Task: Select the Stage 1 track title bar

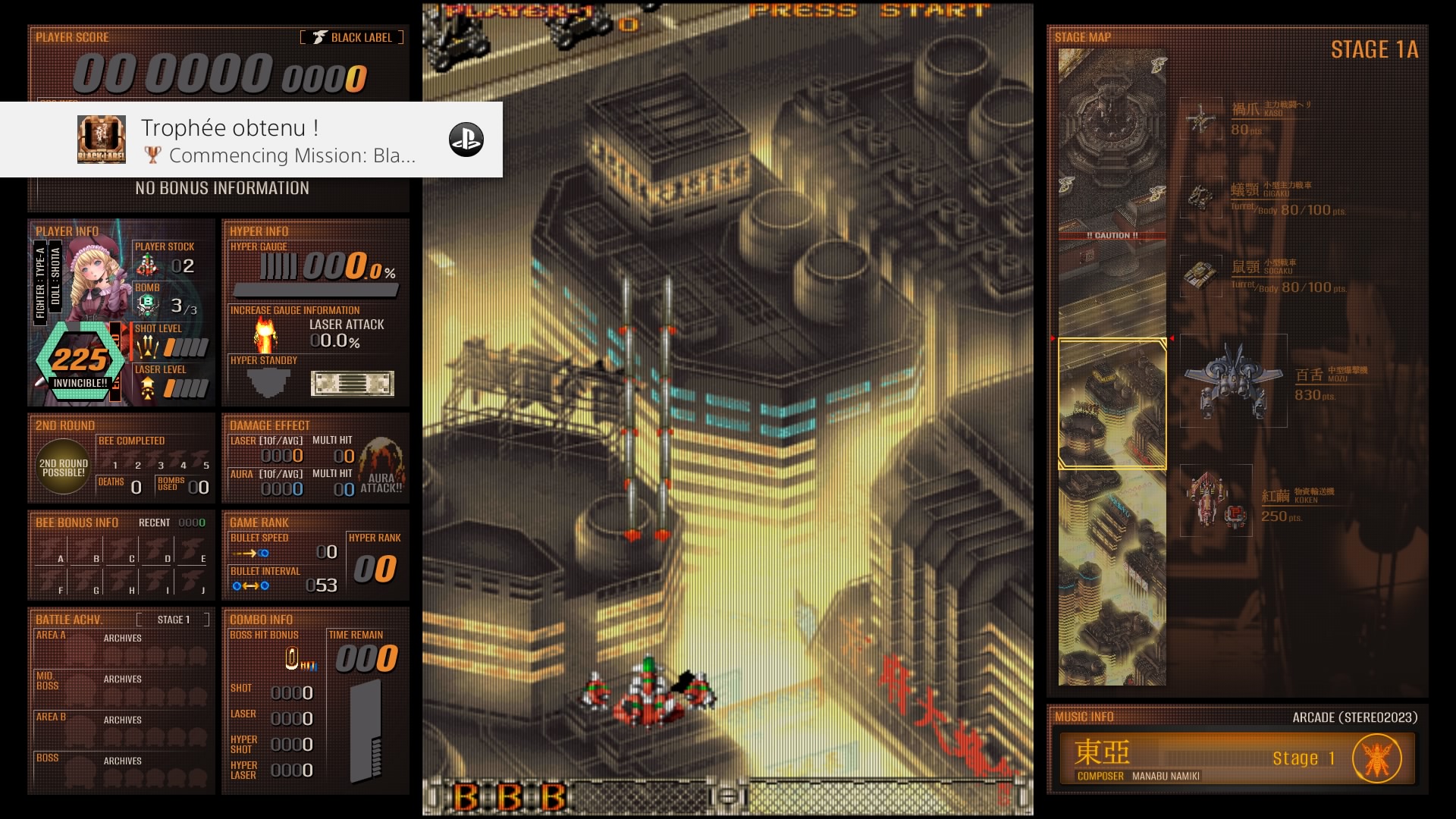Action: tap(1206, 758)
